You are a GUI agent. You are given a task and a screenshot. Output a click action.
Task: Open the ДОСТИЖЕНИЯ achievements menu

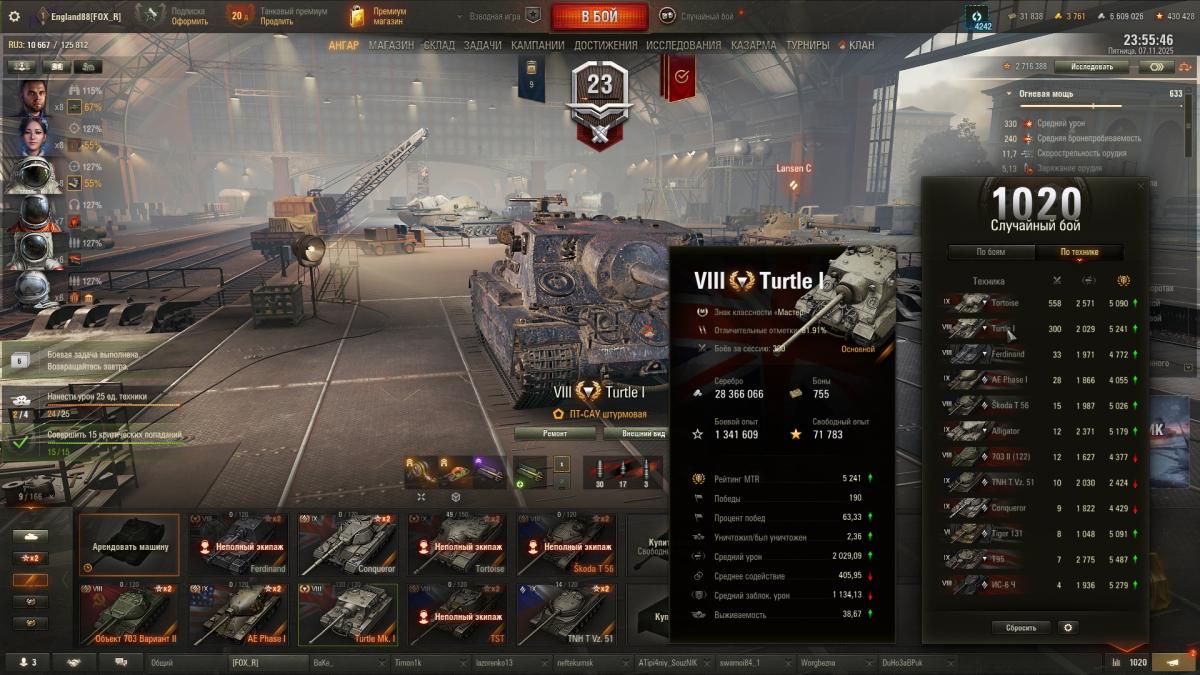pos(604,45)
